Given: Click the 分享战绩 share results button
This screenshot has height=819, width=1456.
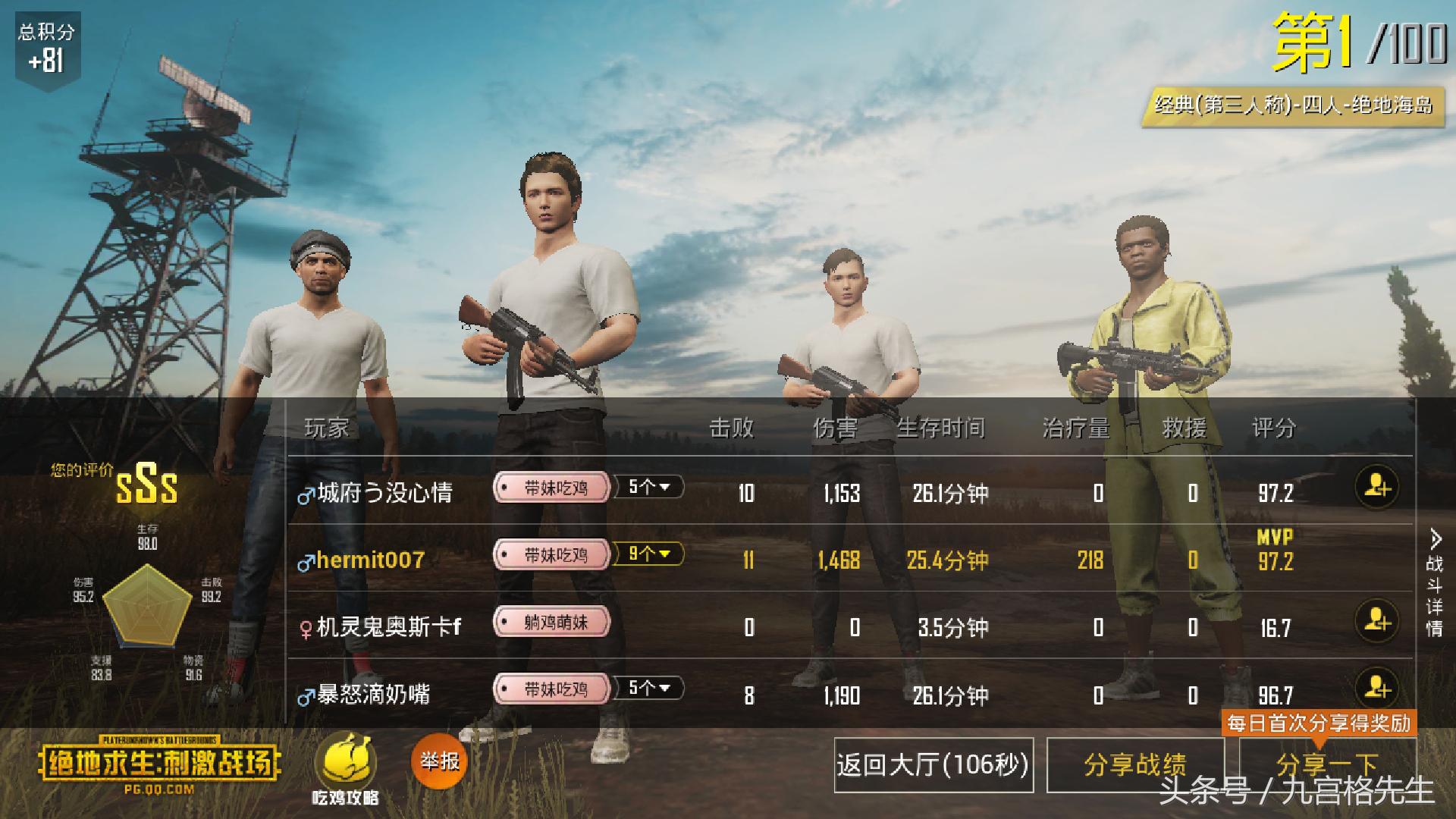Looking at the screenshot, I should click(1133, 766).
